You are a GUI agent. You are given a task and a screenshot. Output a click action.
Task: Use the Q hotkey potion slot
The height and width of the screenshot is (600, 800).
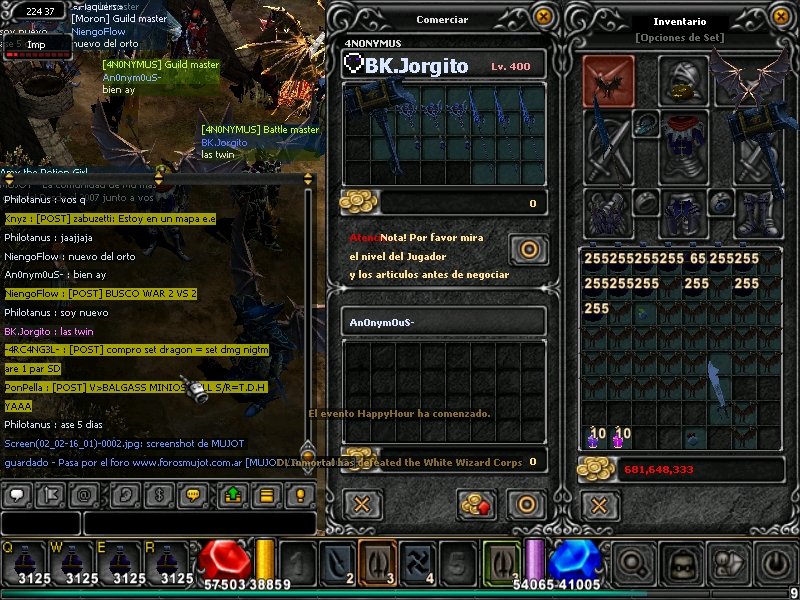pos(25,563)
